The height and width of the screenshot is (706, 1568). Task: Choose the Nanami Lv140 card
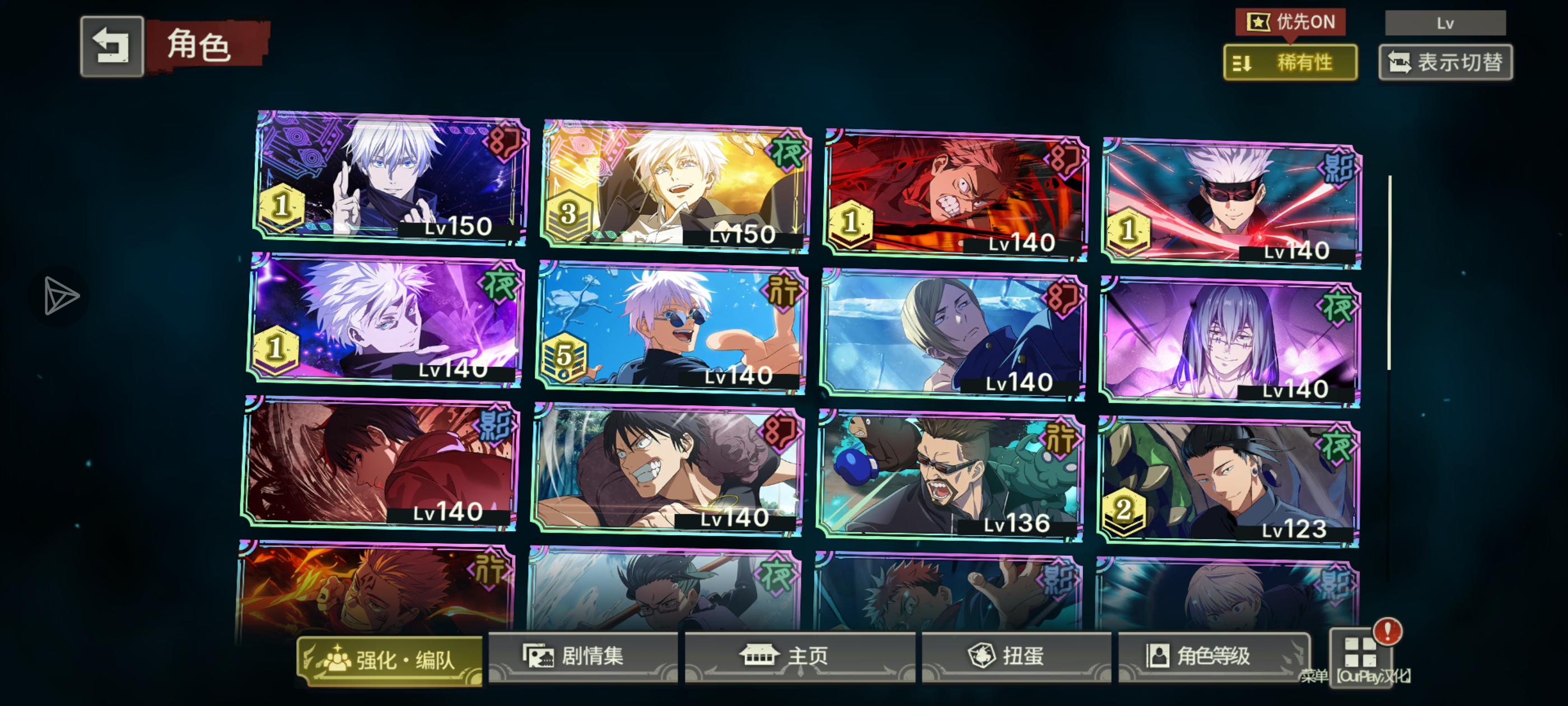pos(953,335)
